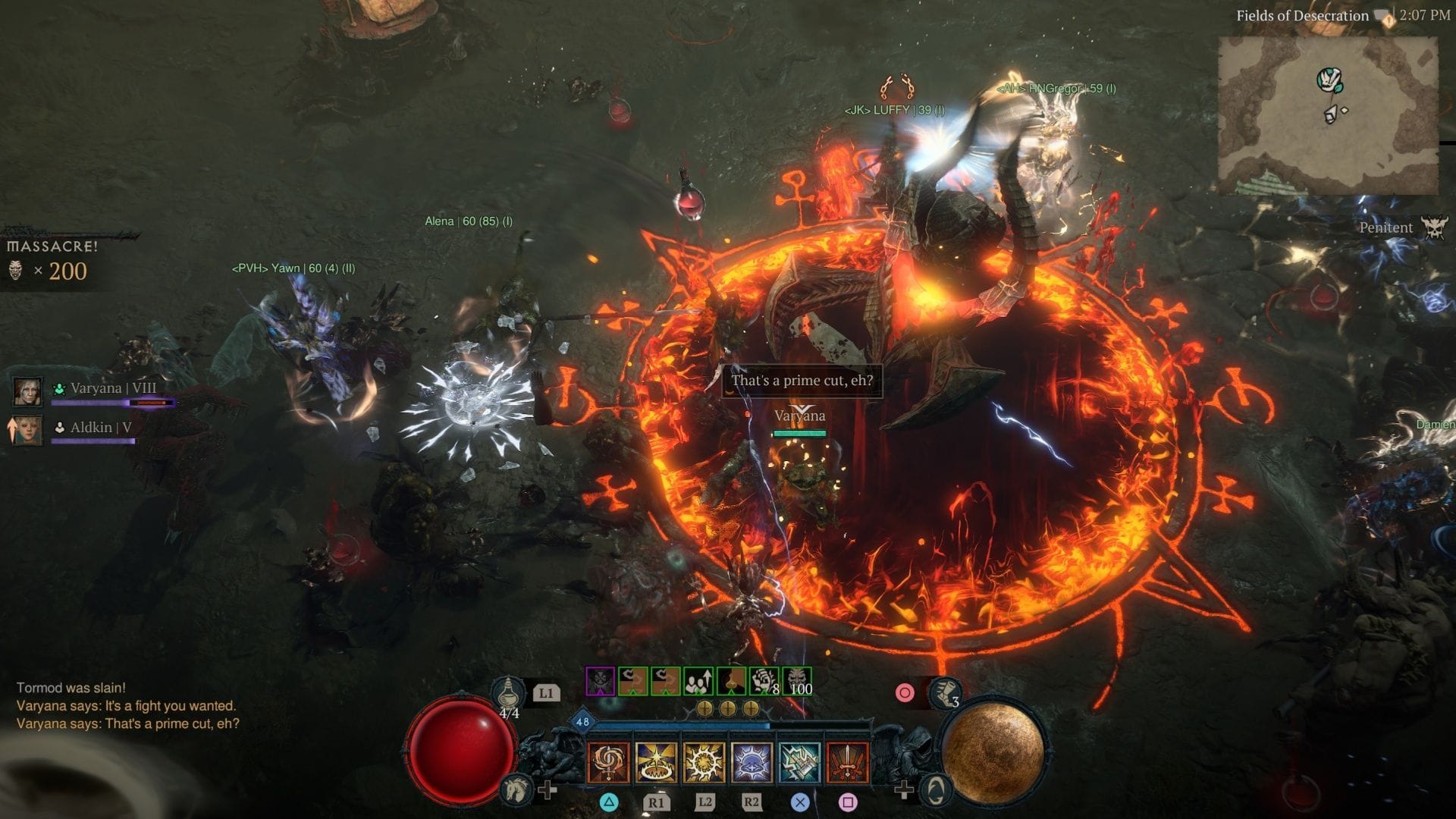The height and width of the screenshot is (819, 1456).
Task: Activate the blue winged shield skill
Action: coord(752,761)
